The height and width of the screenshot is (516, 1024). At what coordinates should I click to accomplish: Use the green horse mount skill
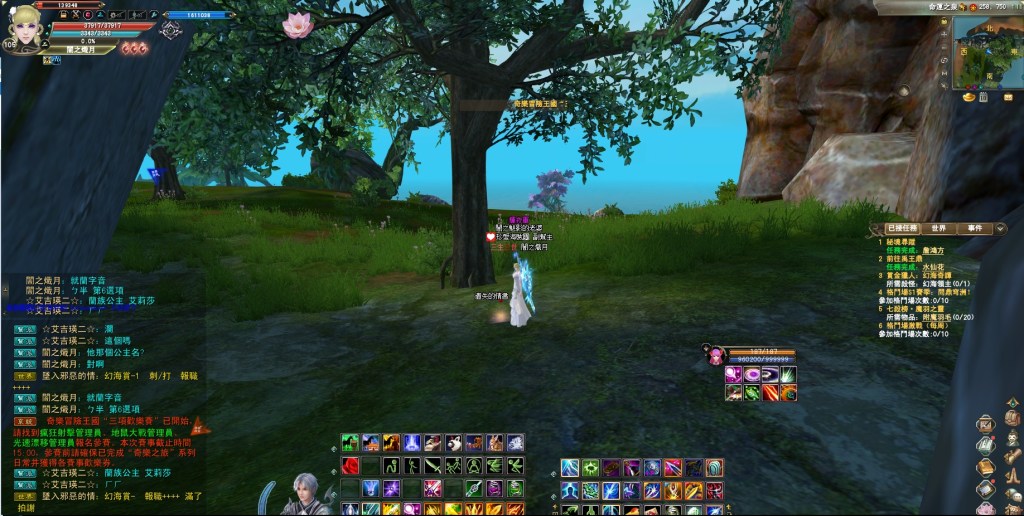[x=350, y=442]
